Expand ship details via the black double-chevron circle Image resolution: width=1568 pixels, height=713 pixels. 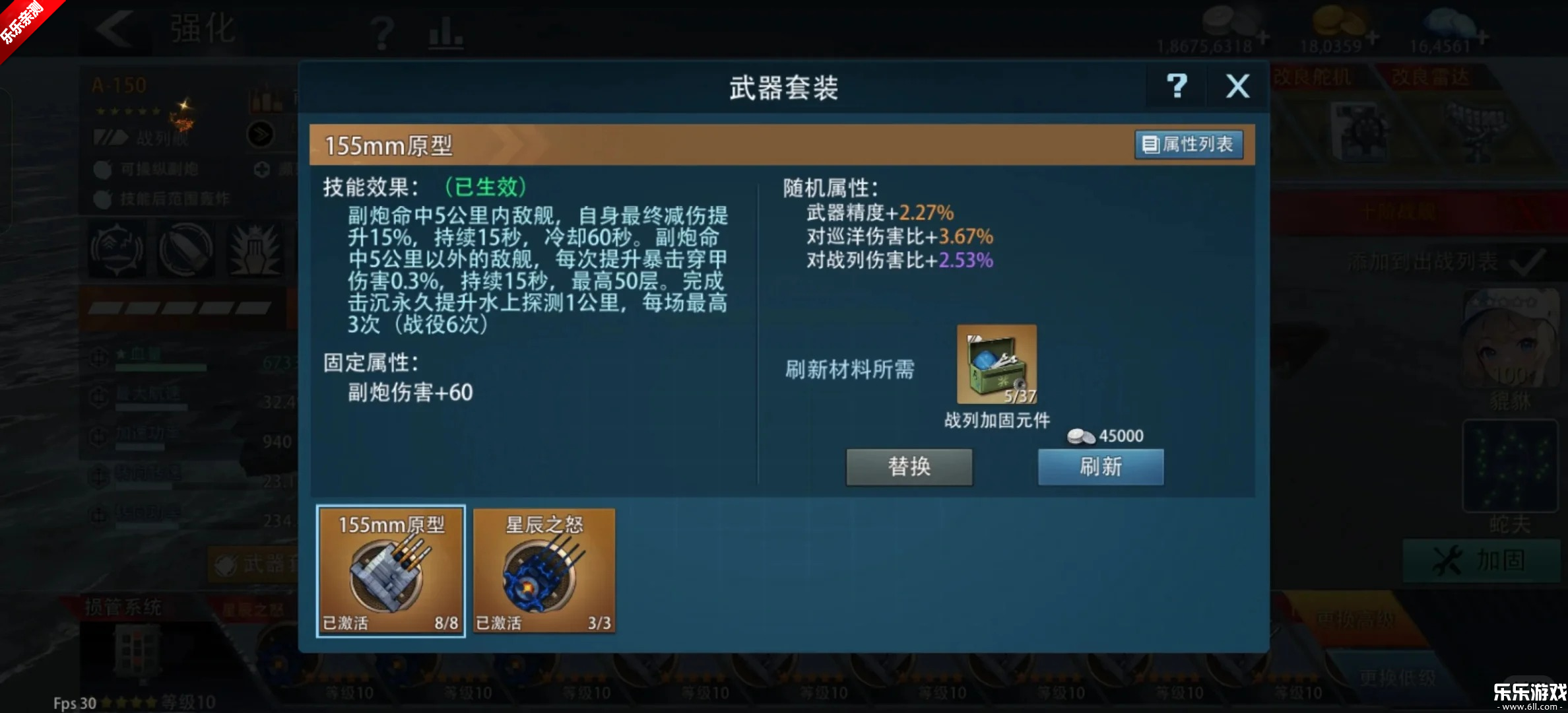[x=262, y=133]
